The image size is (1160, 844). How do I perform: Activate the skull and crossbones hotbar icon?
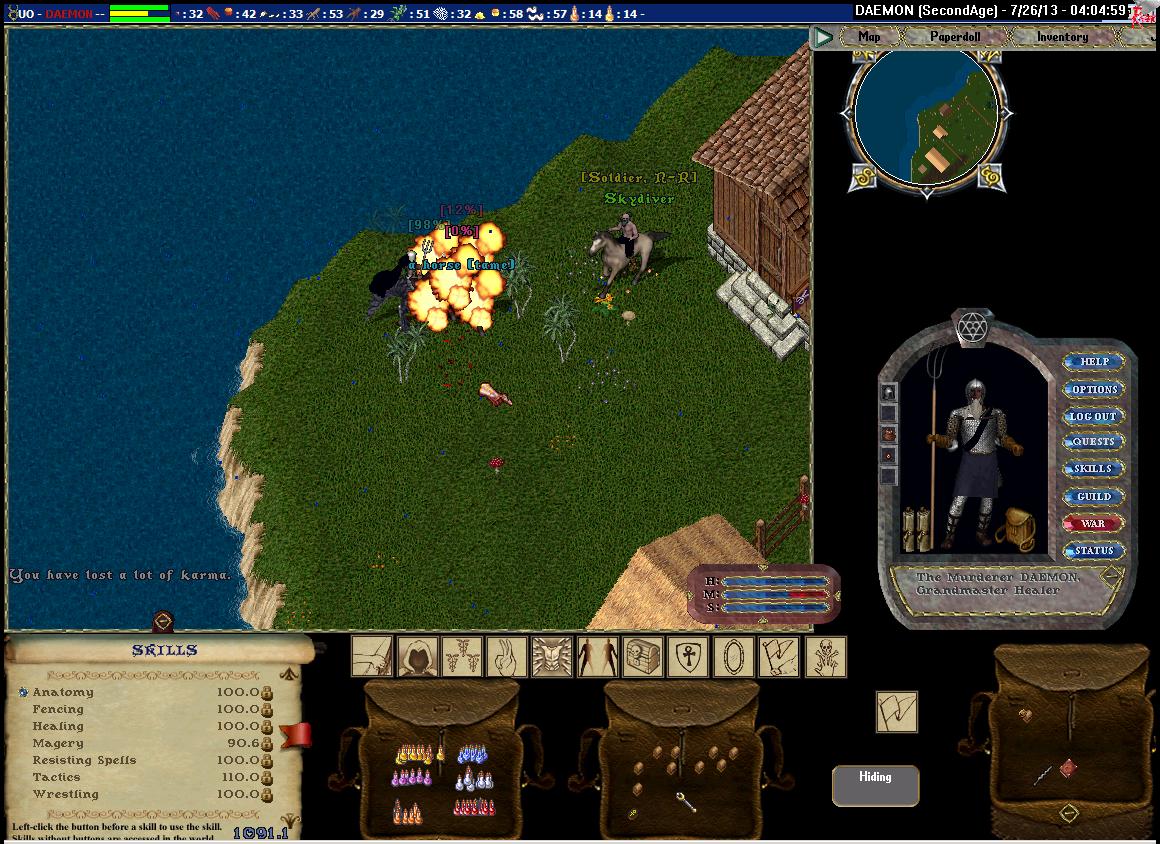[826, 657]
